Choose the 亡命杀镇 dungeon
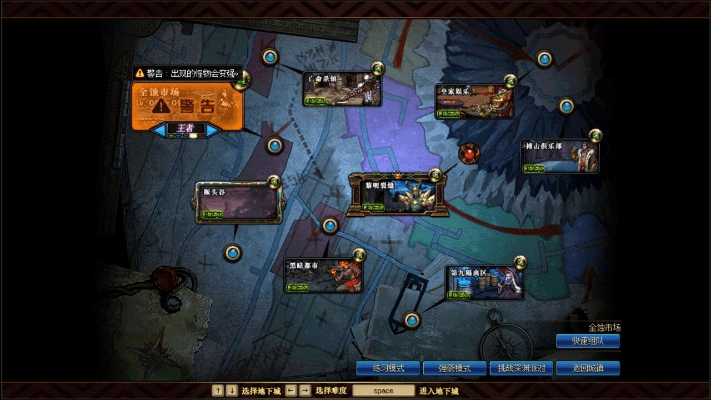Screen dimensions: 711x400 tap(338, 90)
